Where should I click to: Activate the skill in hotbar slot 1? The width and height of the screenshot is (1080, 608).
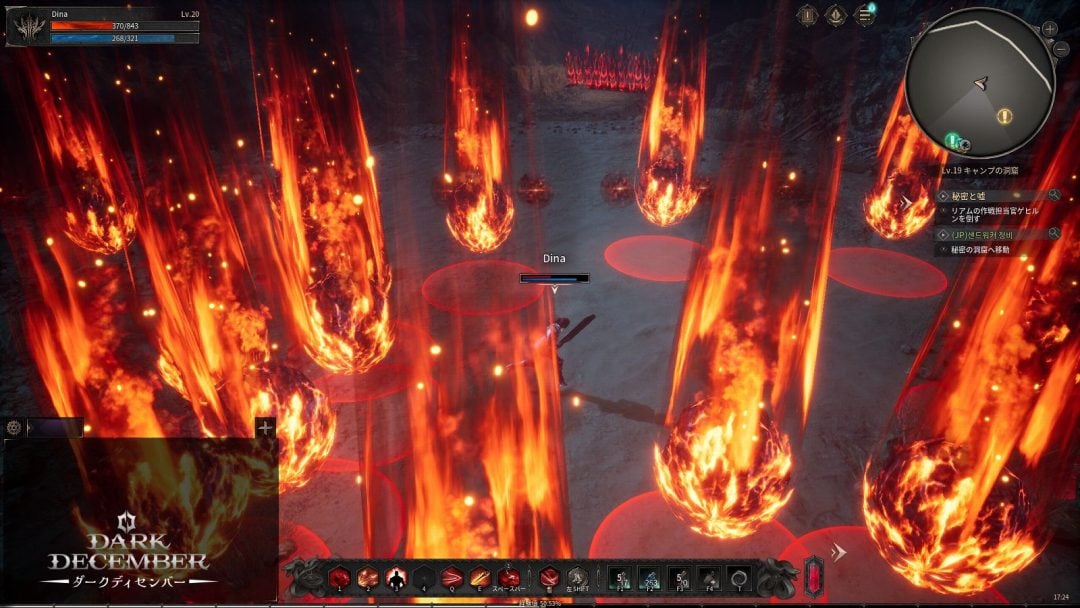pos(340,577)
